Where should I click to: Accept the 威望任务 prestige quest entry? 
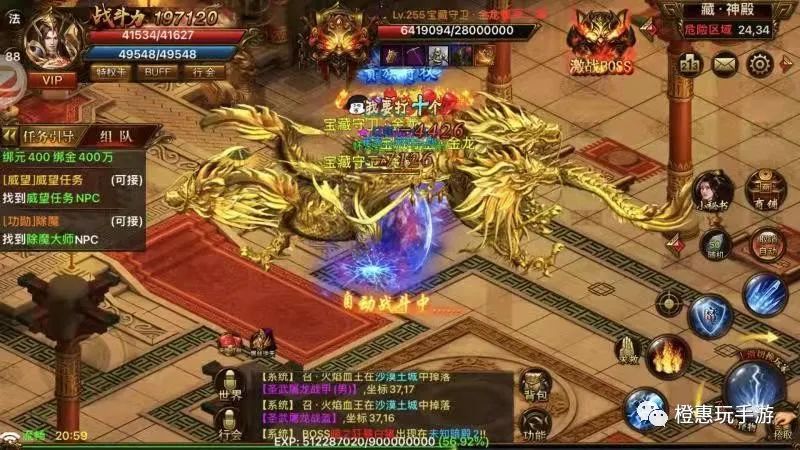[75, 188]
